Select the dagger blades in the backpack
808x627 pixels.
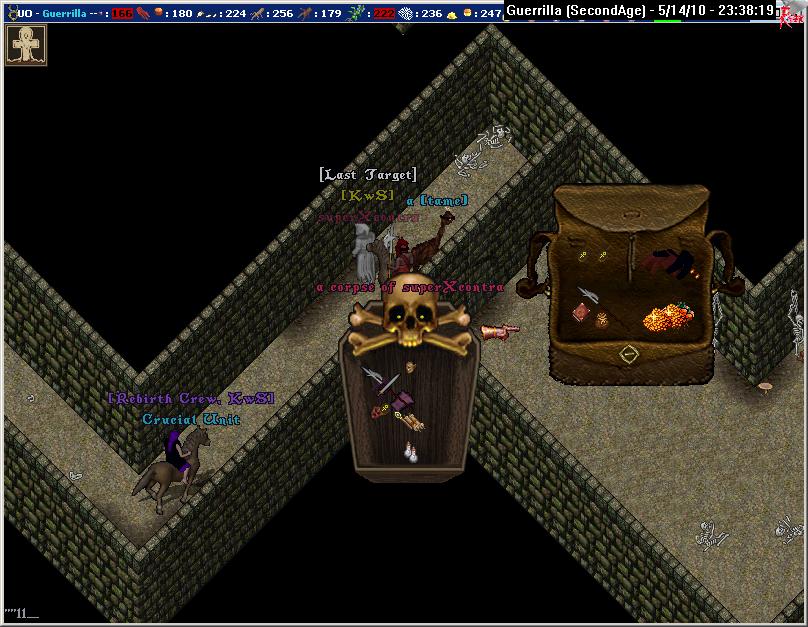[587, 294]
